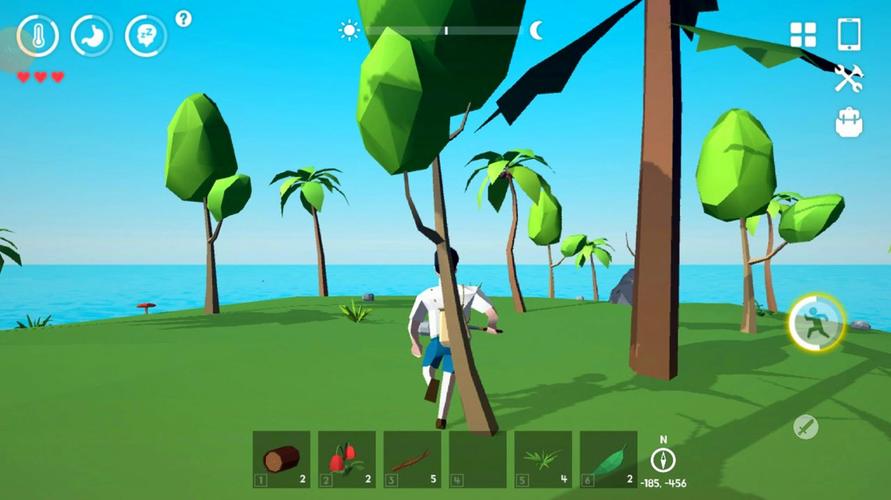
Task: Select the green leaf hotbar slot
Action: pos(608,459)
